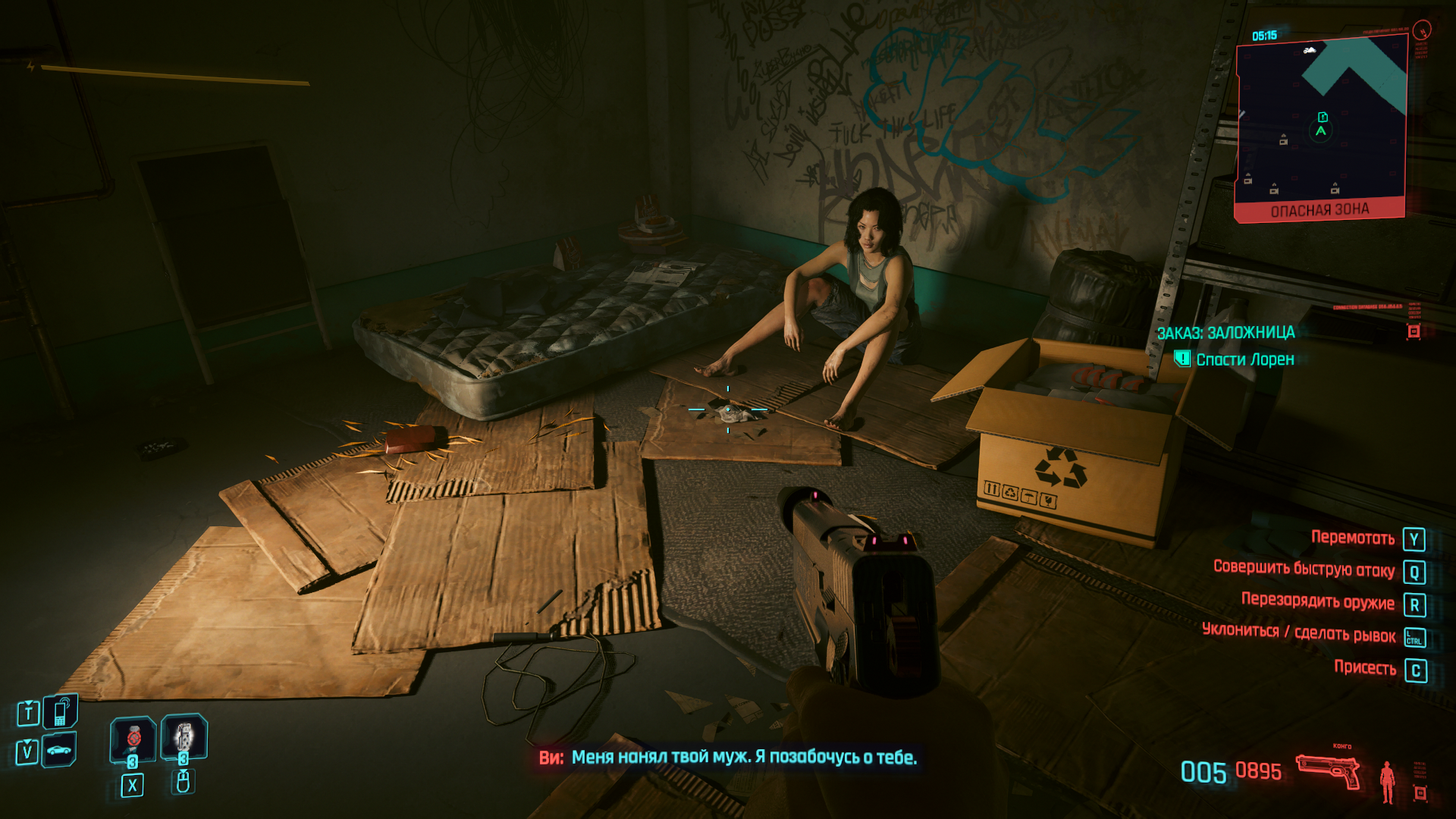Open the minimap in the corner
1456x819 pixels.
[x=1321, y=125]
